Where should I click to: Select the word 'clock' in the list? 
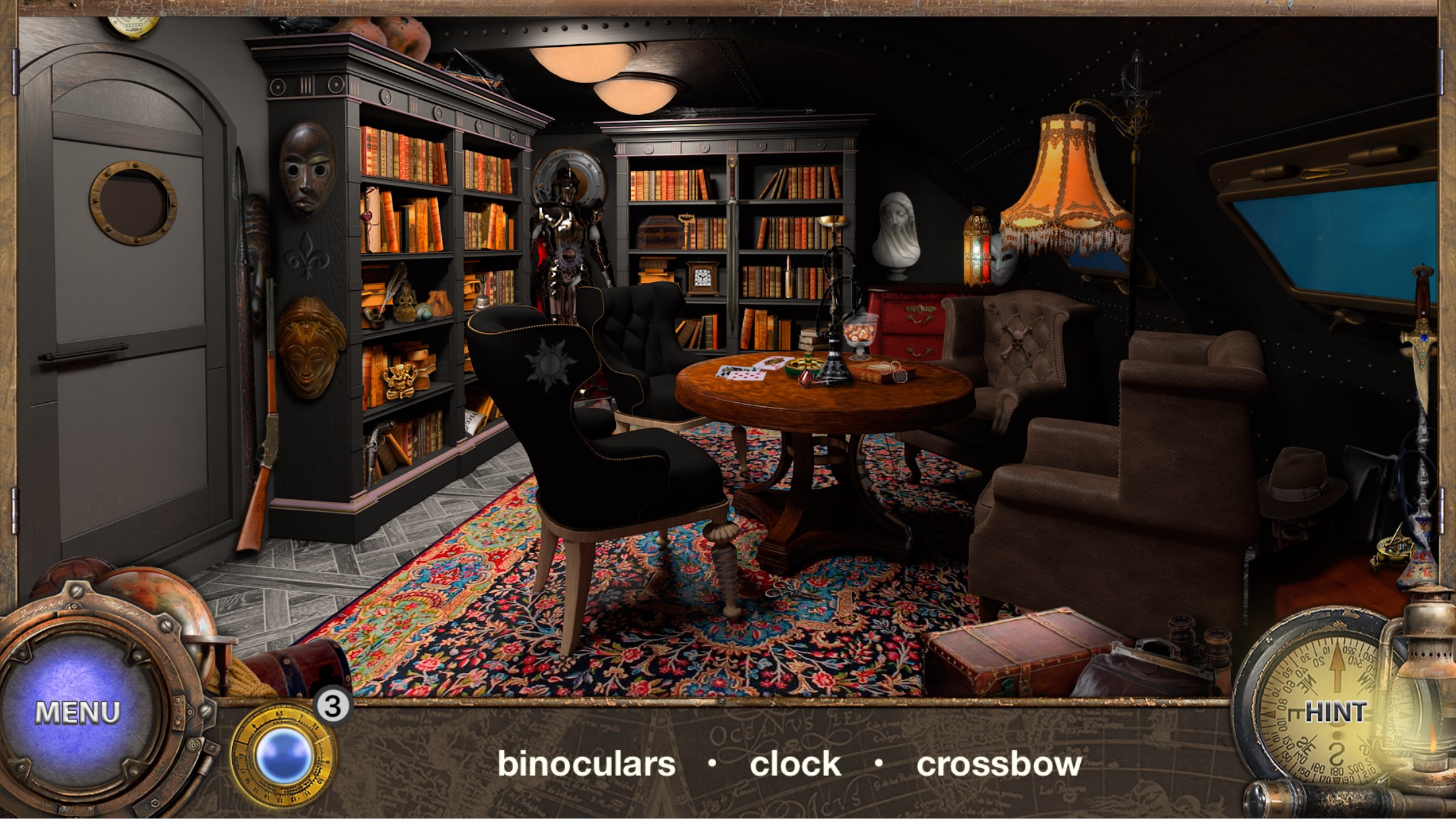point(796,763)
